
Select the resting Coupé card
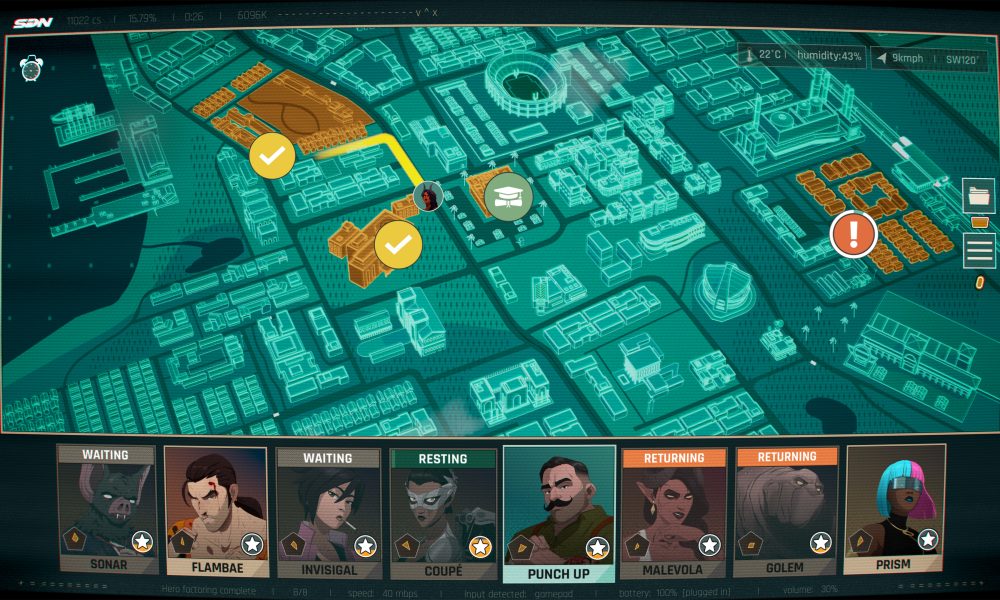[443, 510]
